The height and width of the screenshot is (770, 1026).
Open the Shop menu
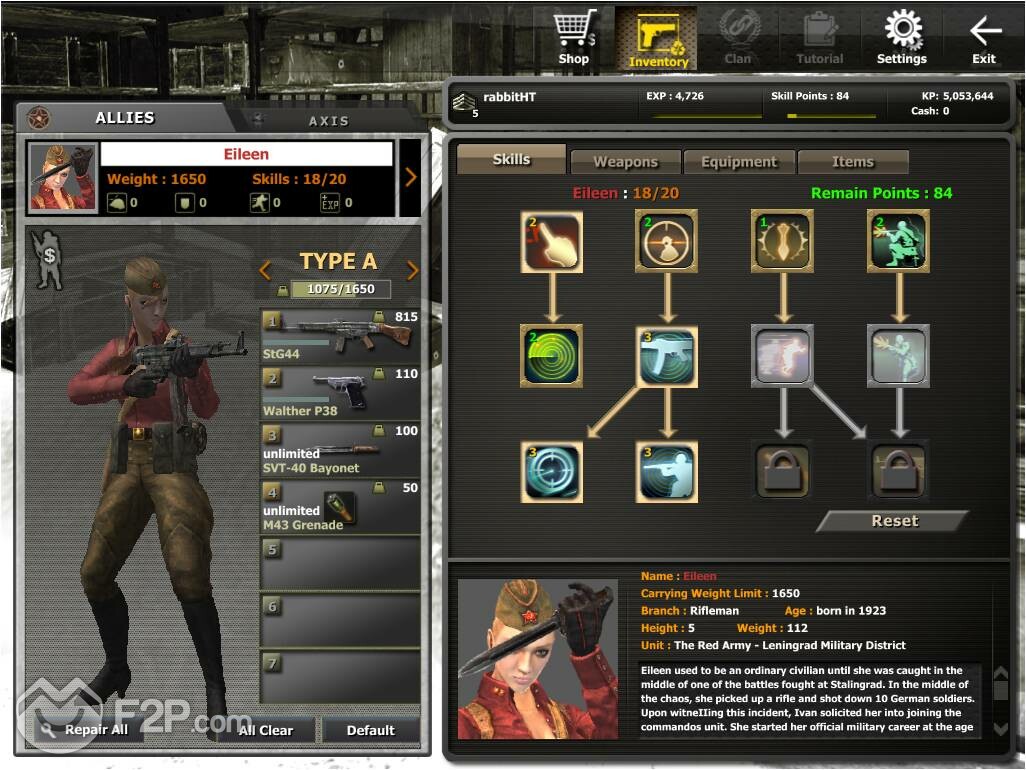(x=574, y=37)
